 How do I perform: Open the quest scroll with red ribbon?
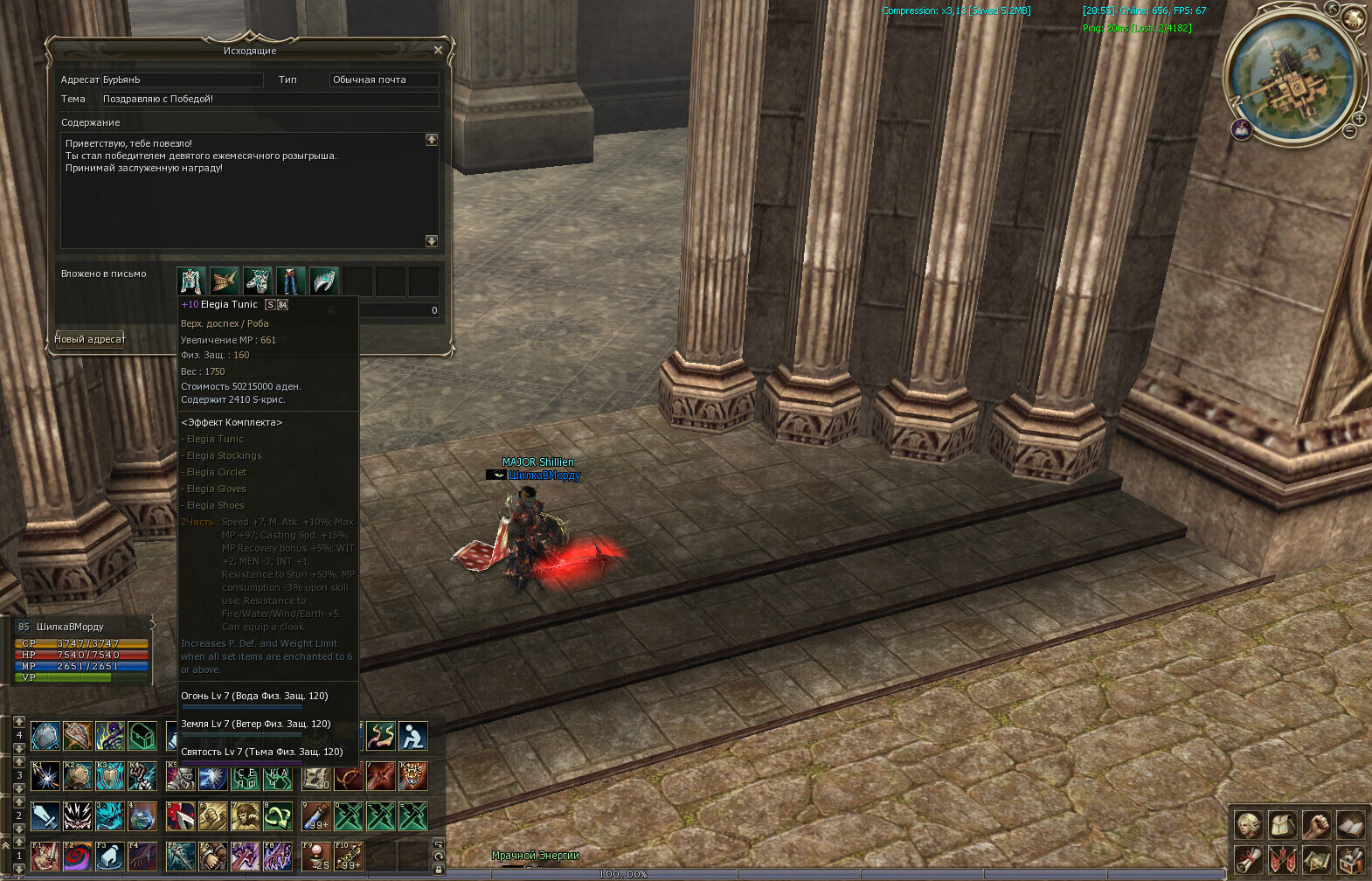click(x=1248, y=858)
